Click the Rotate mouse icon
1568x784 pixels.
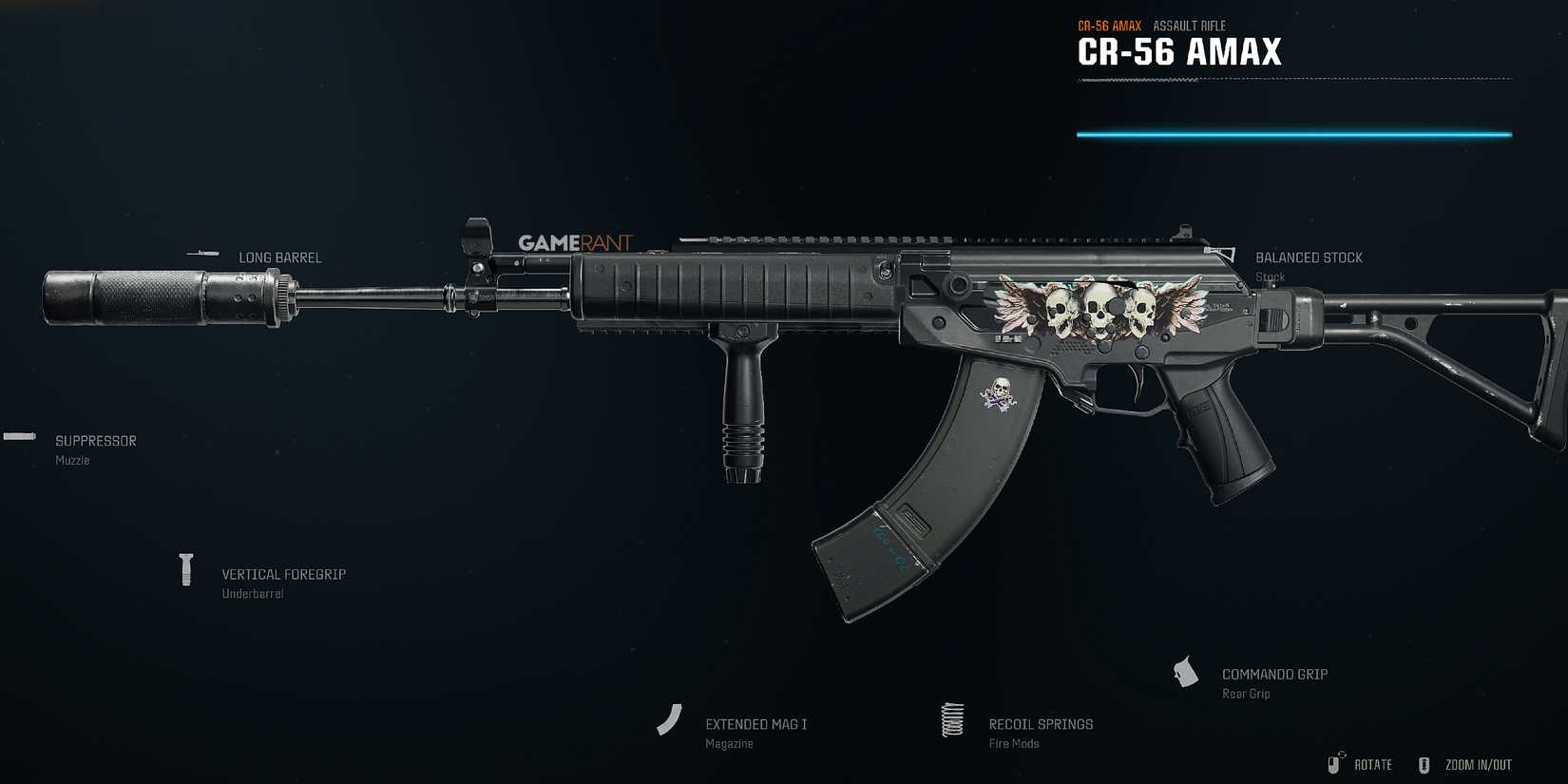click(x=1332, y=763)
